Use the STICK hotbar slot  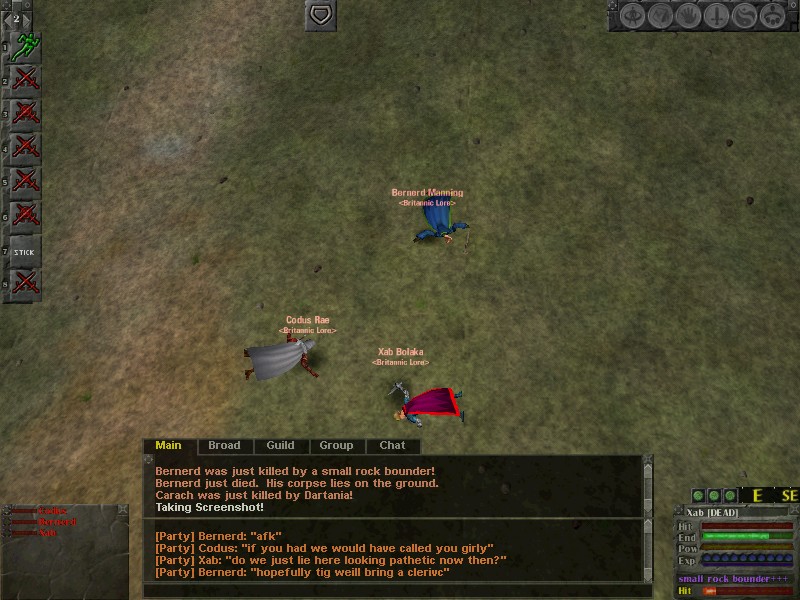(x=24, y=252)
